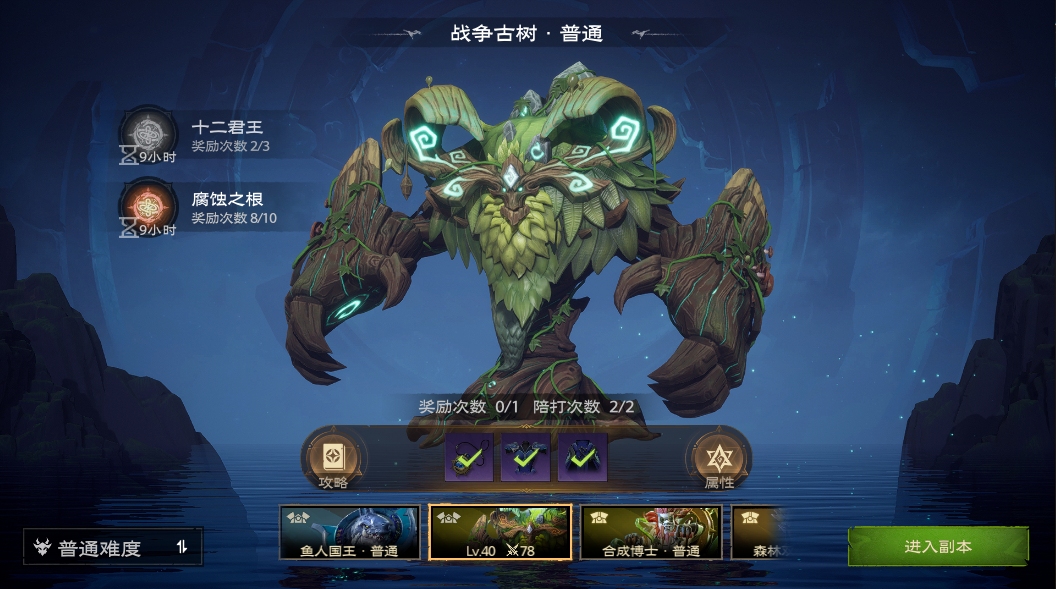Choose the 合成博士 · 普通 dungeon tile

[x=651, y=532]
